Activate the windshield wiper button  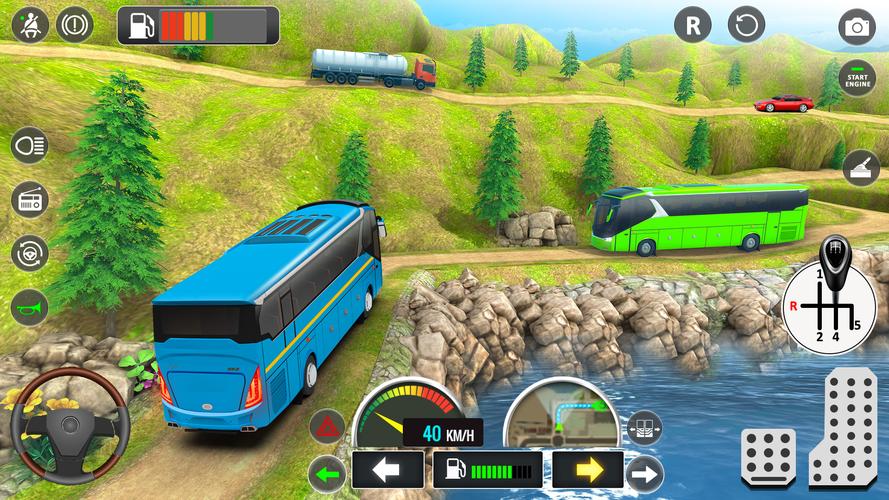tap(860, 167)
